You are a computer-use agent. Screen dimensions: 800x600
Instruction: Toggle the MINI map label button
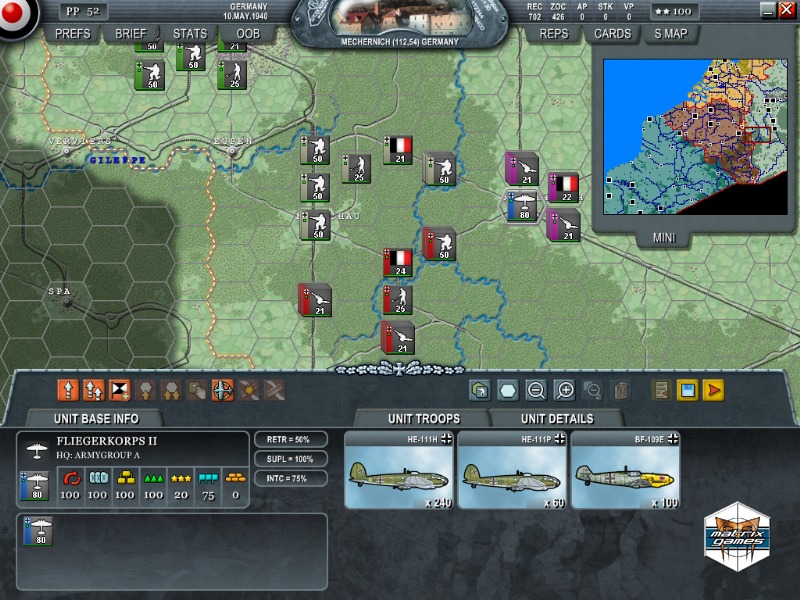(664, 238)
